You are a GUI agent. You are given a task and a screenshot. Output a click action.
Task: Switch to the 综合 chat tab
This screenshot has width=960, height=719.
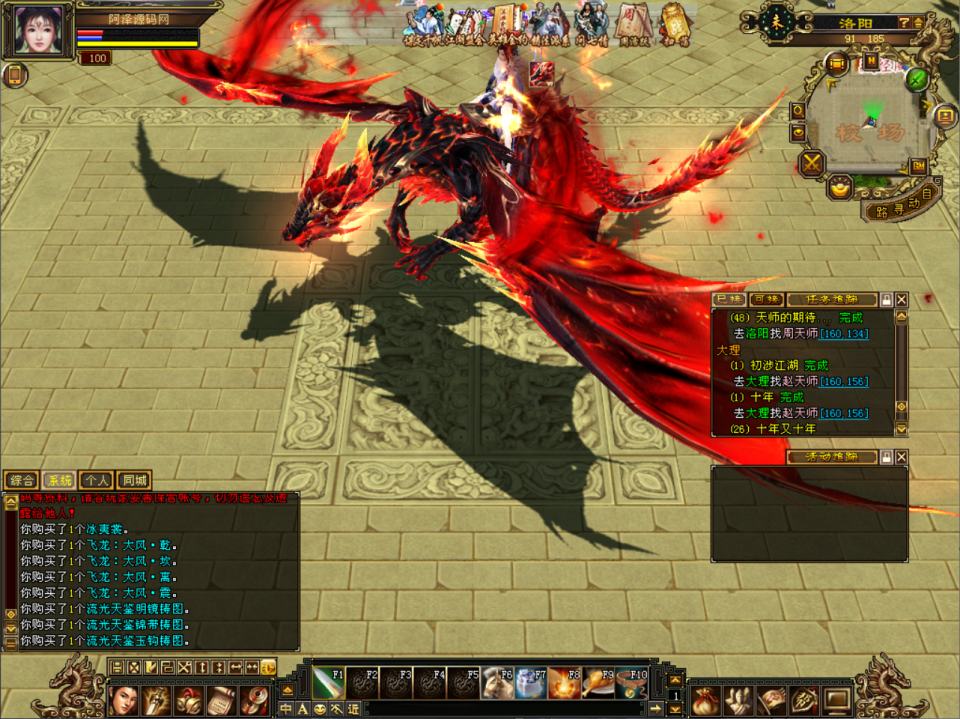(x=22, y=480)
